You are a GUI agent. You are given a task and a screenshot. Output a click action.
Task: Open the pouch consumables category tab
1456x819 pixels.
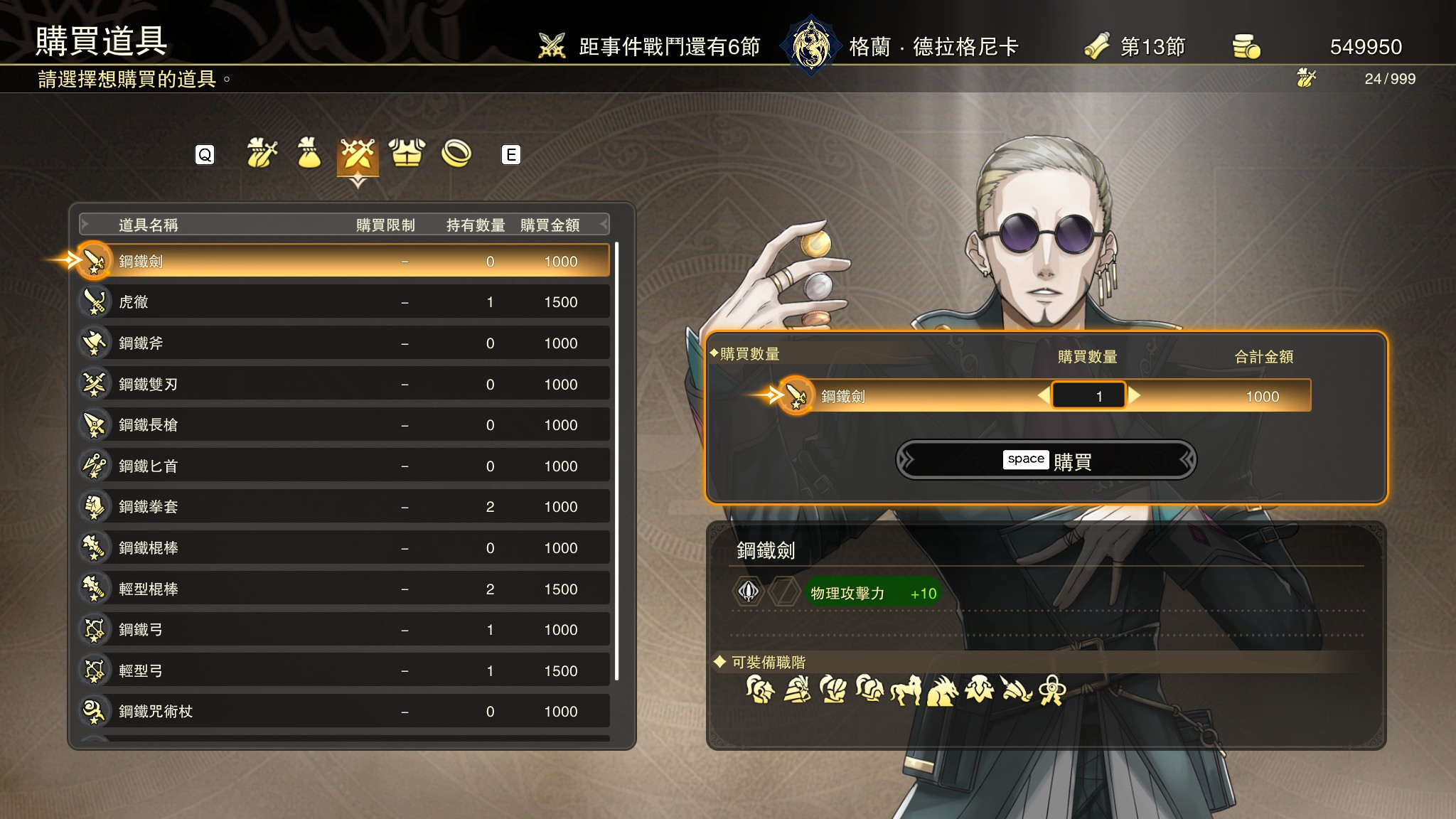click(309, 154)
